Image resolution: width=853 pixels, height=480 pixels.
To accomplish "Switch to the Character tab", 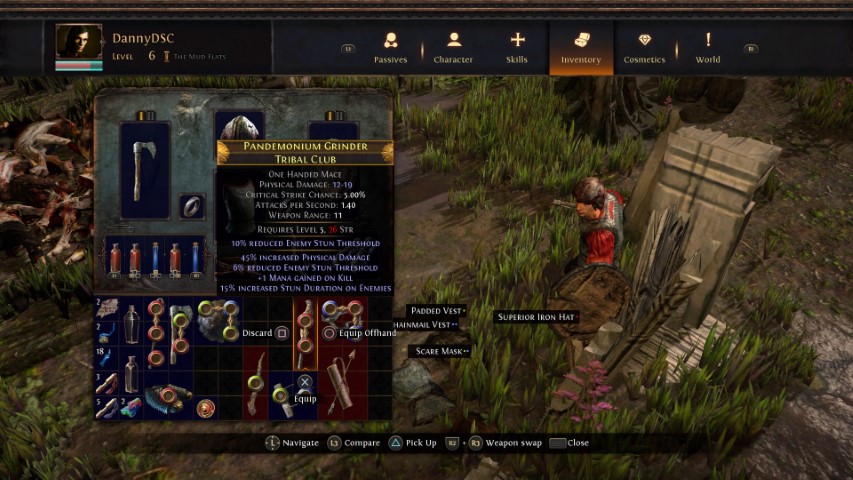I will click(x=453, y=47).
